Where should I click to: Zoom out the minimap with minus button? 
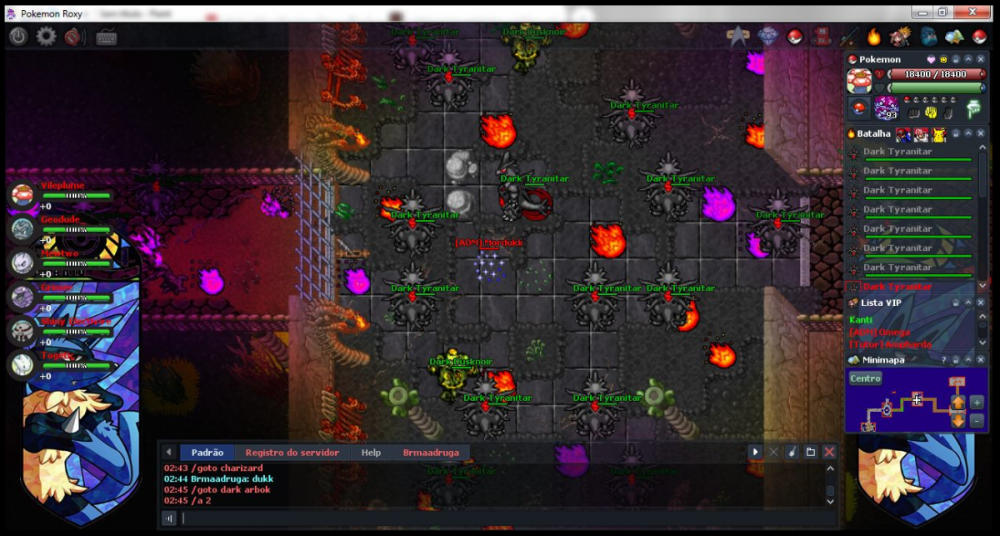click(977, 420)
